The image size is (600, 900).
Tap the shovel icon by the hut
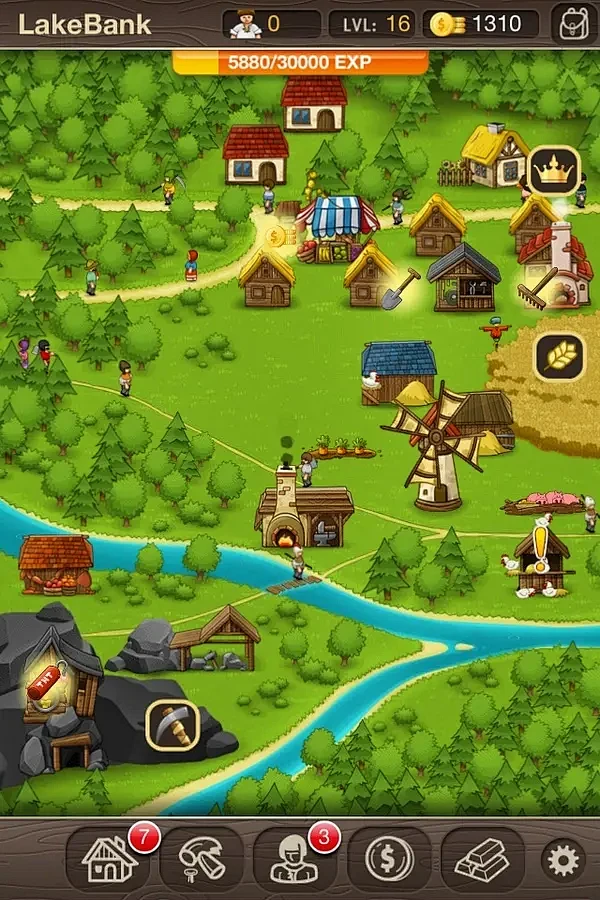pos(399,287)
